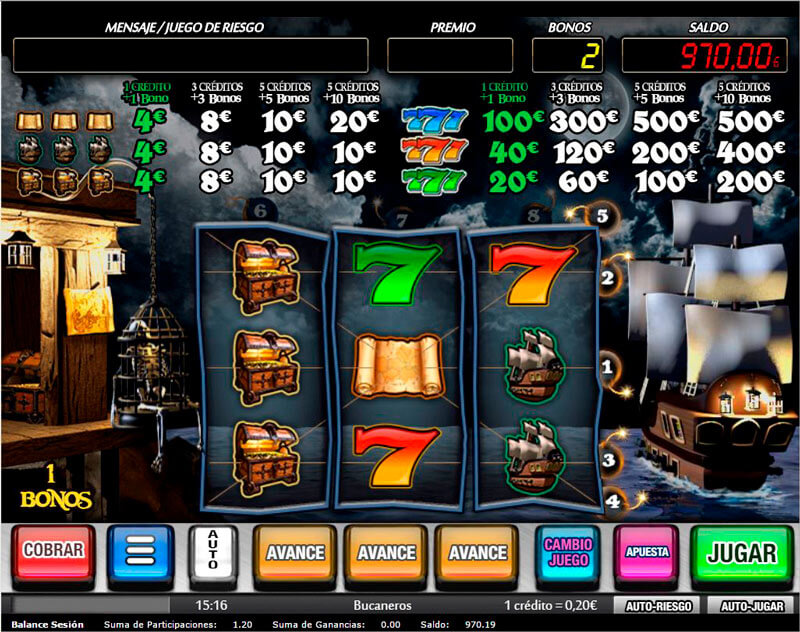800x632 pixels.
Task: Switch games using CAMBIO JUEGO
Action: [568, 551]
